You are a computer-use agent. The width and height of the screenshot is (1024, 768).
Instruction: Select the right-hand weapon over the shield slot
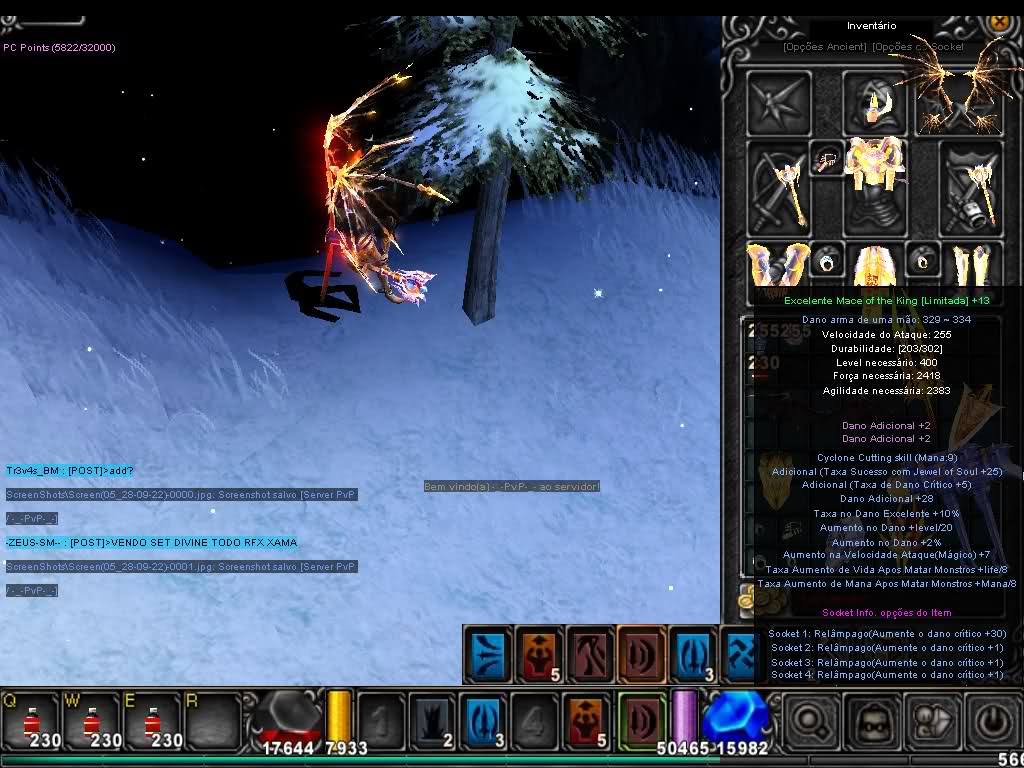pos(970,187)
